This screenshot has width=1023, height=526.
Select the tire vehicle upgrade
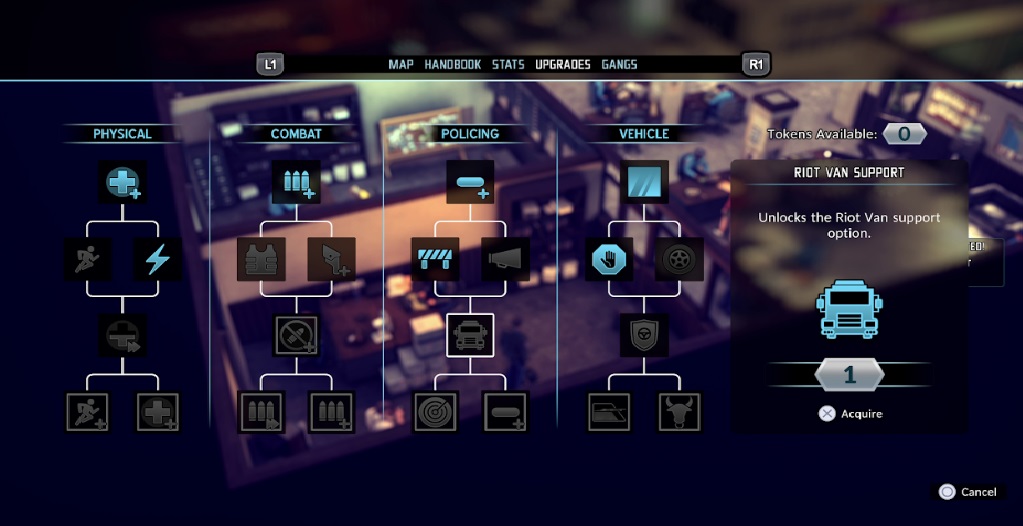pos(679,259)
